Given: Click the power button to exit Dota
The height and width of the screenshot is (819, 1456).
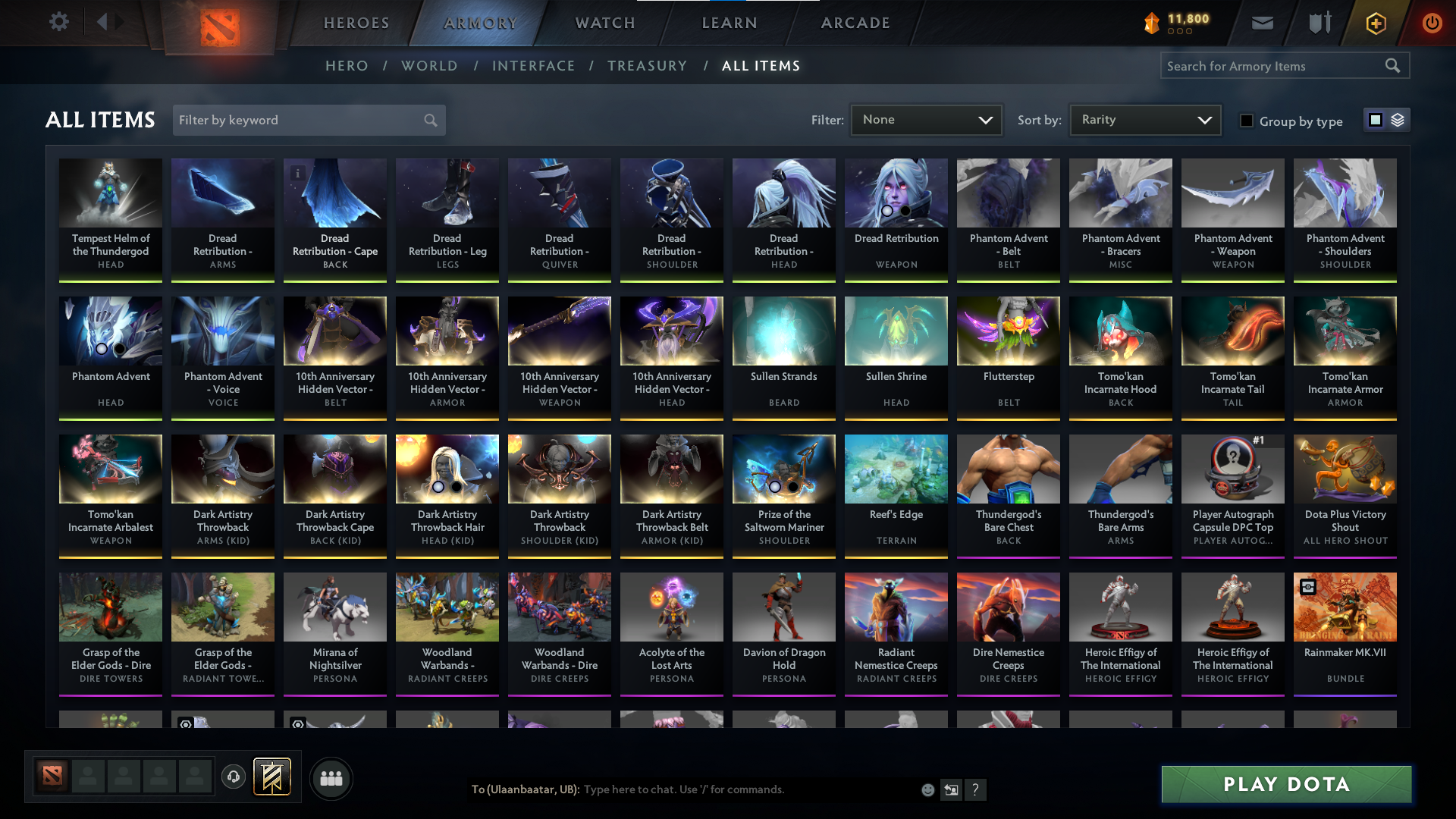Looking at the screenshot, I should click(1432, 23).
